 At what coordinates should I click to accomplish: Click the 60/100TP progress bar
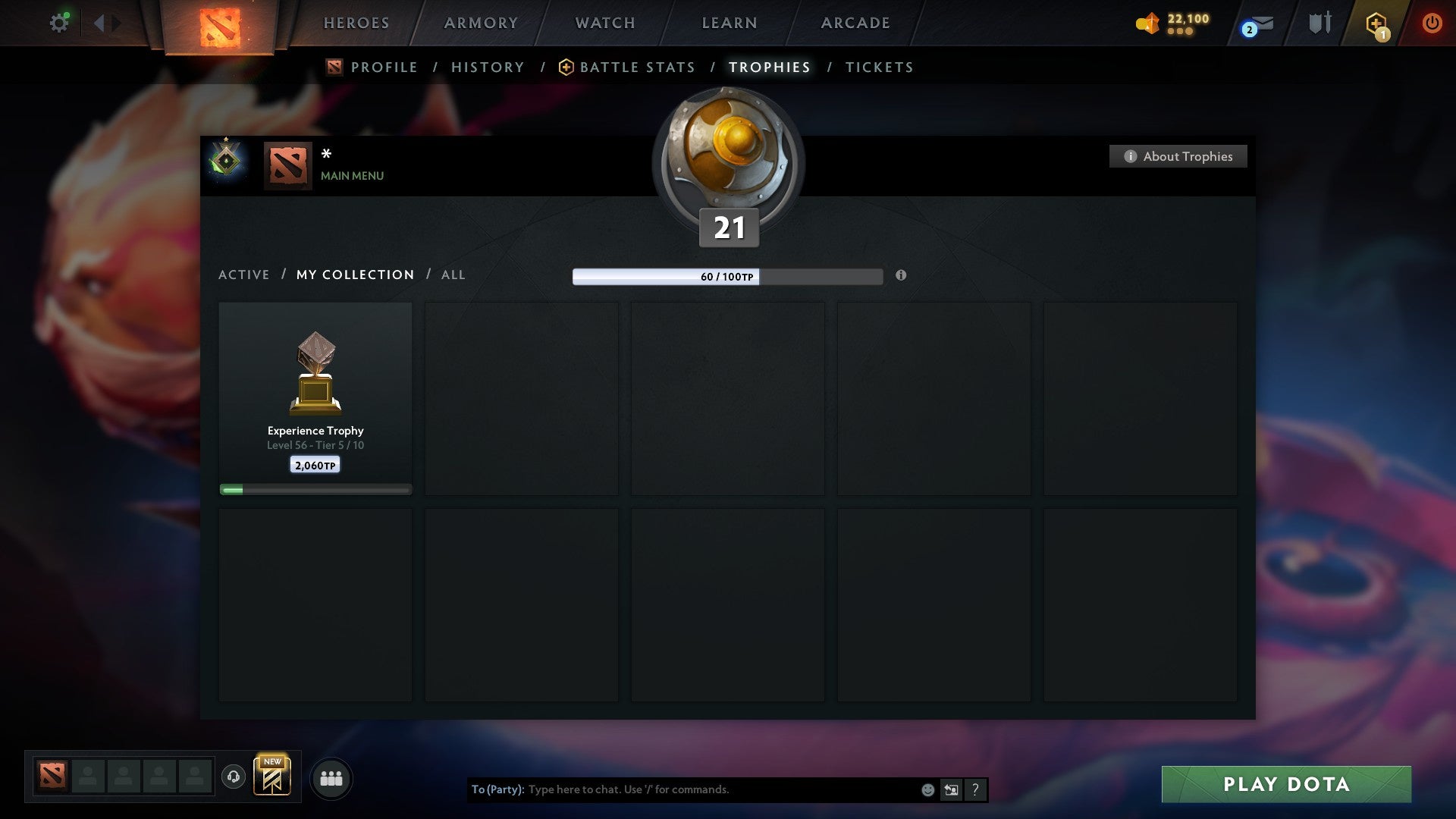[x=727, y=278]
